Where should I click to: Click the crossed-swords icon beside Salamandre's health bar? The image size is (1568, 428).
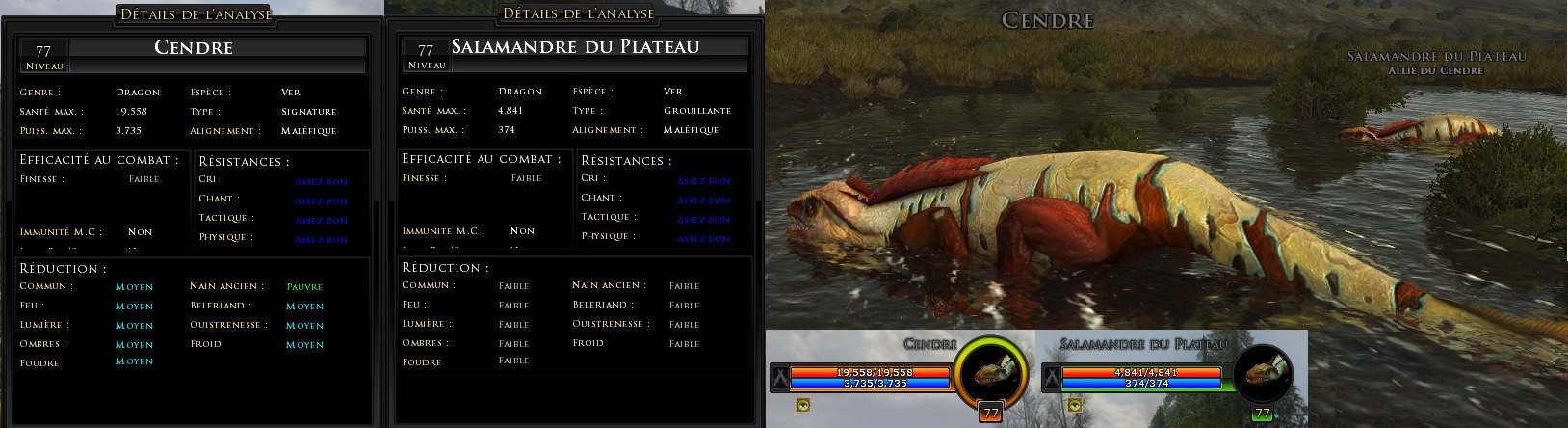[x=1052, y=377]
